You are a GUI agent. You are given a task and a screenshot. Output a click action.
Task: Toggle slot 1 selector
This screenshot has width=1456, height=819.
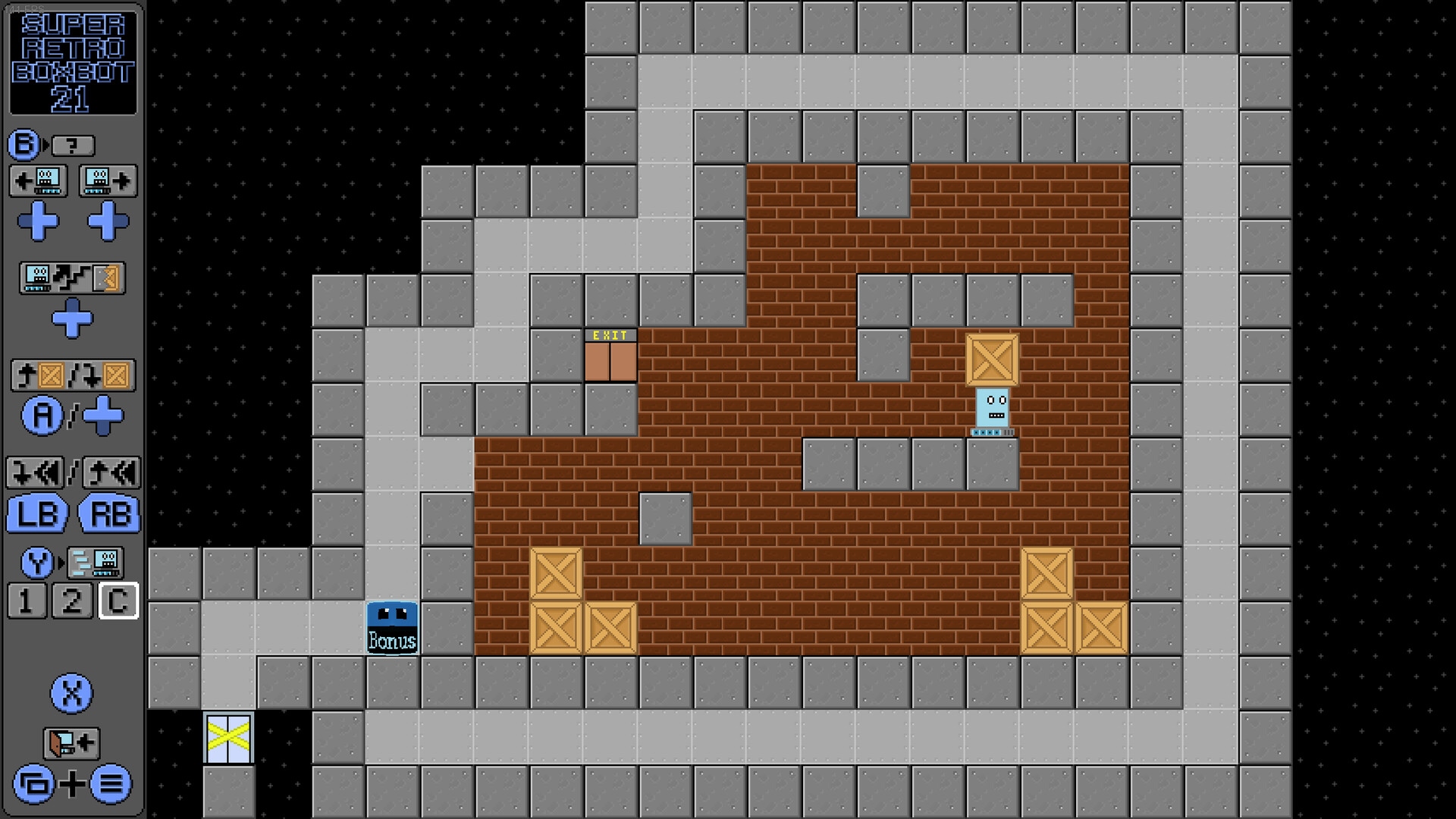[27, 601]
